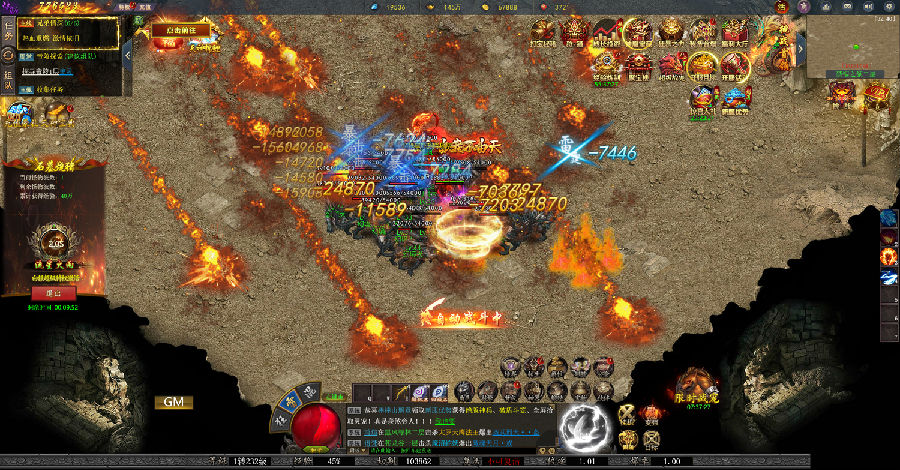
Task: Click the 限时战宠 timed pet icon
Action: click(696, 387)
